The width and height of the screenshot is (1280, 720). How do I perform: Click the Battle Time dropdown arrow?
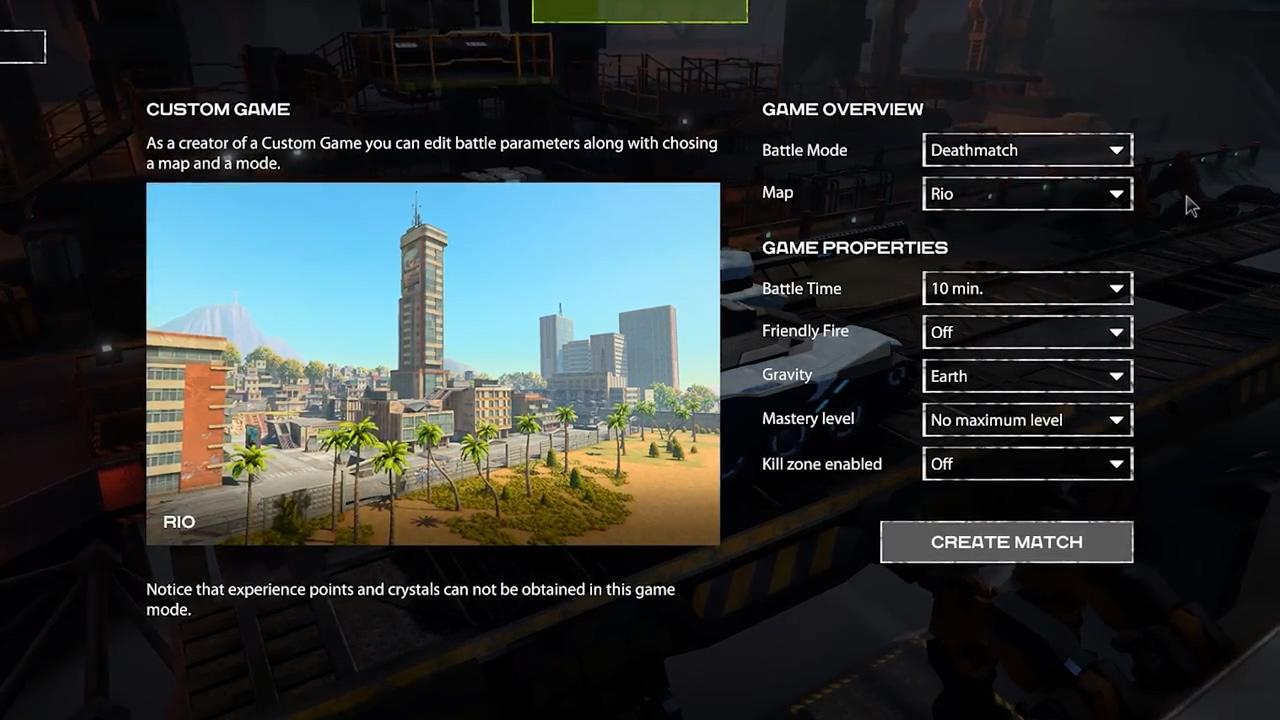(1116, 288)
